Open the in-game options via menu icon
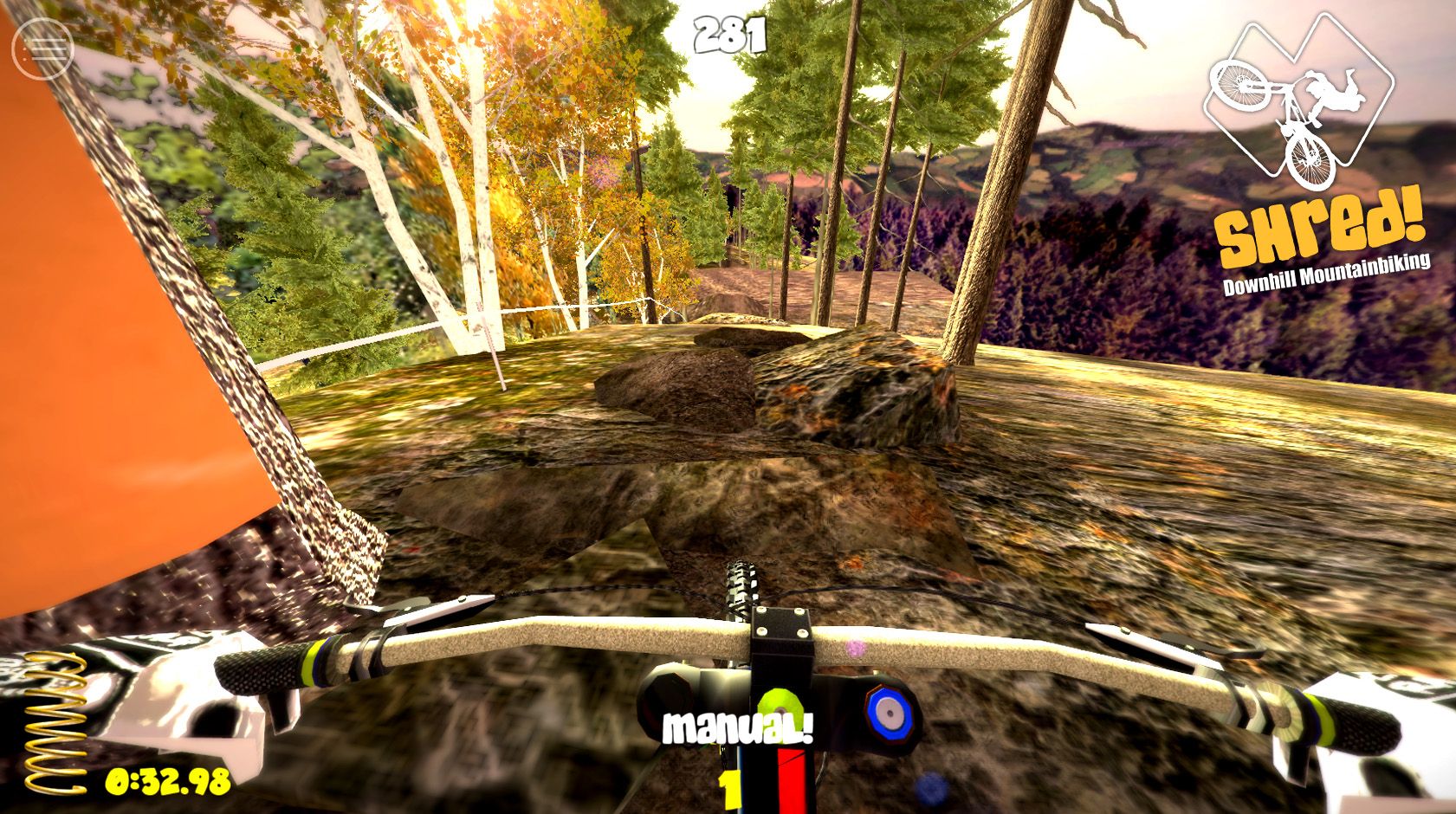Screen dimensions: 1456x814 [42, 48]
